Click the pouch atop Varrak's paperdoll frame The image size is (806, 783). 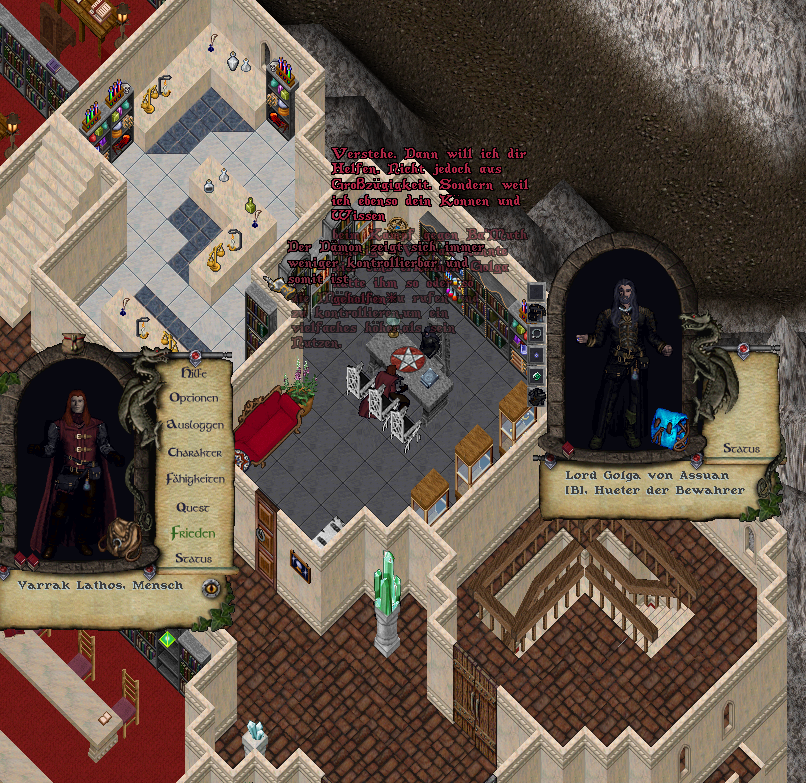[x=71, y=342]
